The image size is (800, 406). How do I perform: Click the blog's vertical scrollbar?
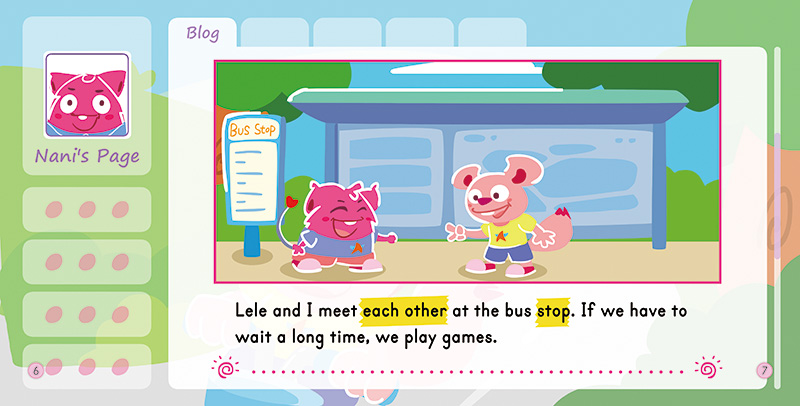pyautogui.click(x=778, y=200)
